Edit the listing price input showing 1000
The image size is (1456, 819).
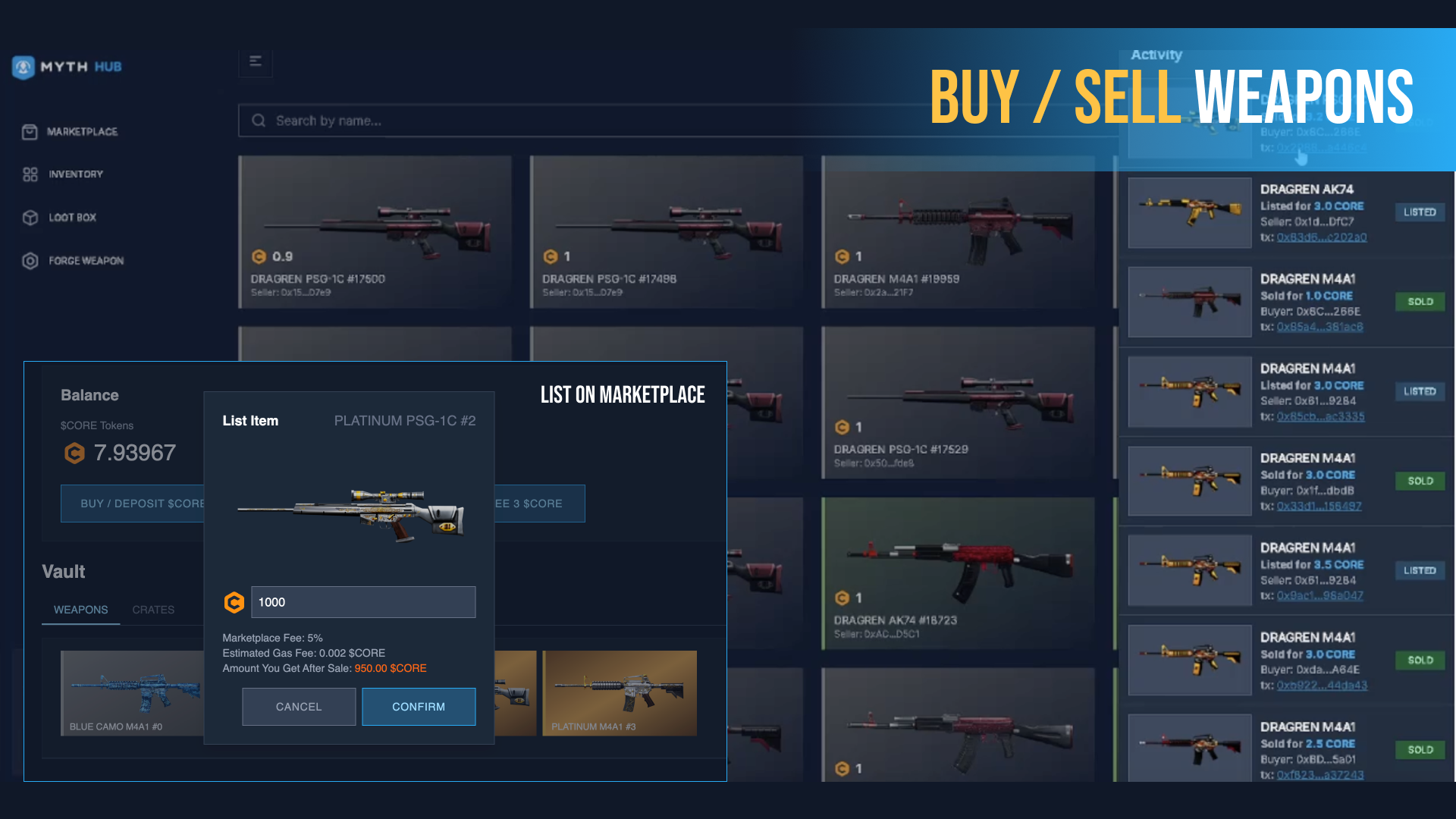coord(363,602)
